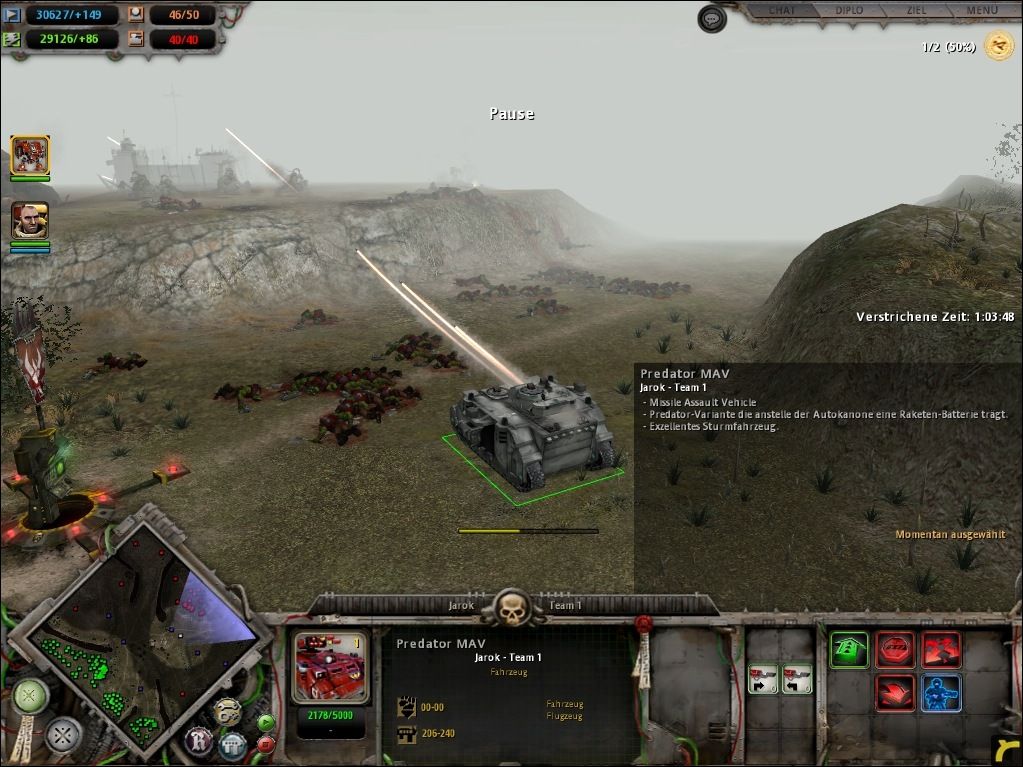This screenshot has height=767, width=1023.
Task: Select the red armored unit portrait
Action: click(30, 155)
